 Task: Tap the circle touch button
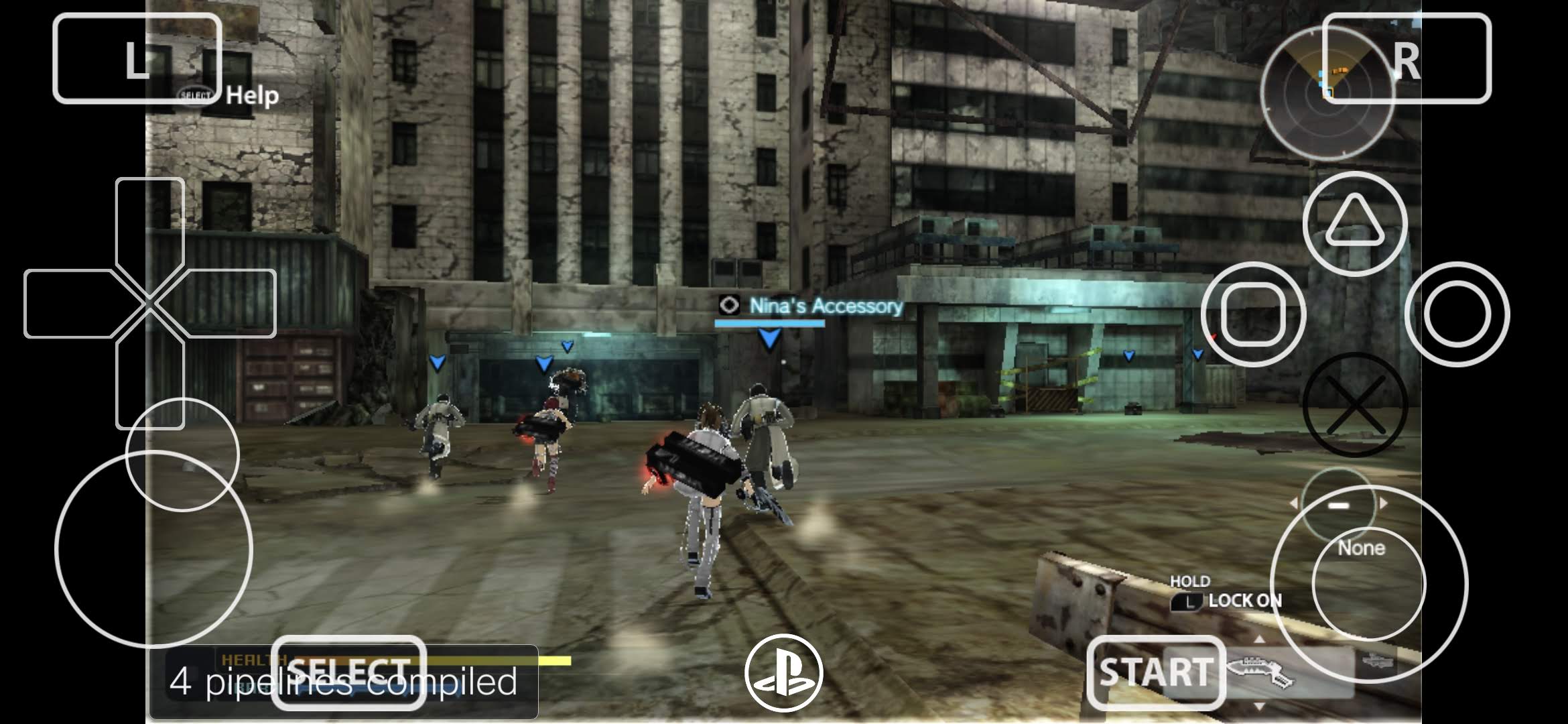[1457, 314]
